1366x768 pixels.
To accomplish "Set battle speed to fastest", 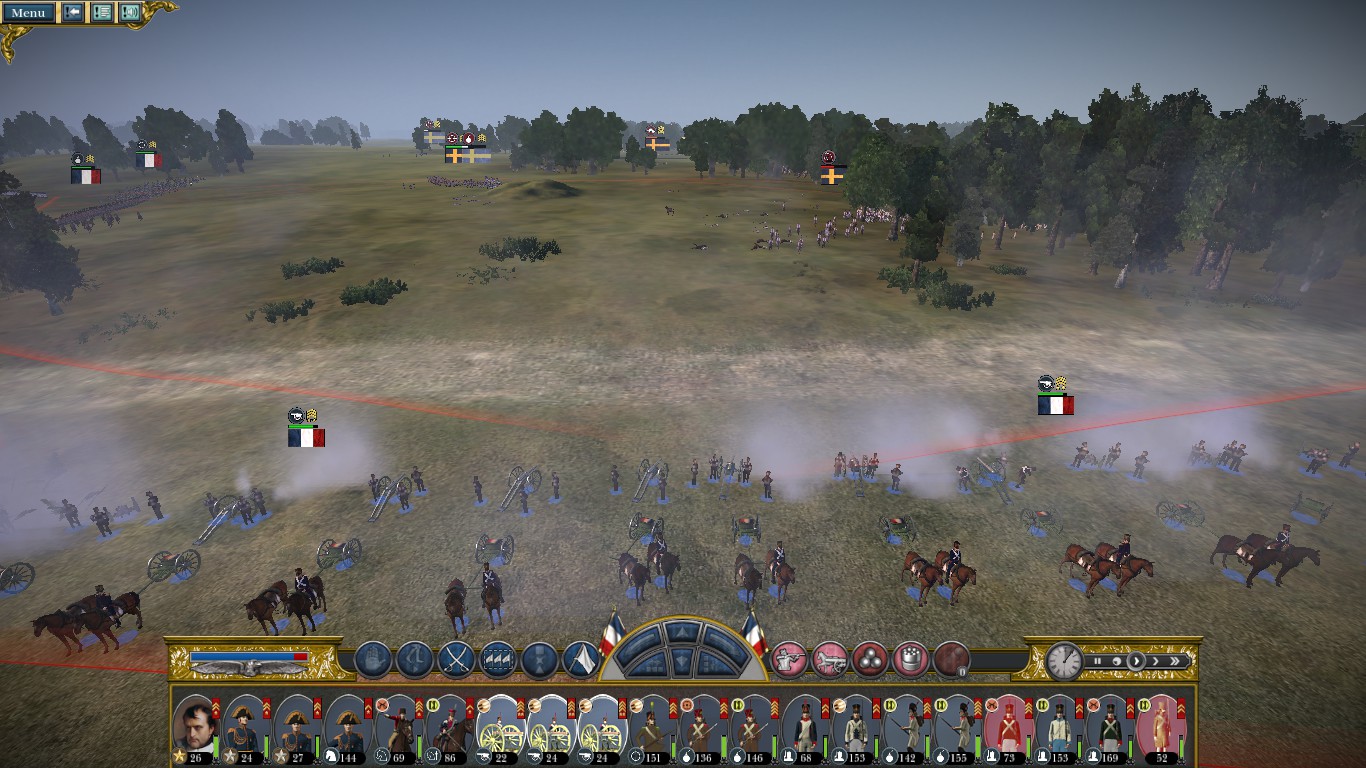I will tap(1175, 661).
